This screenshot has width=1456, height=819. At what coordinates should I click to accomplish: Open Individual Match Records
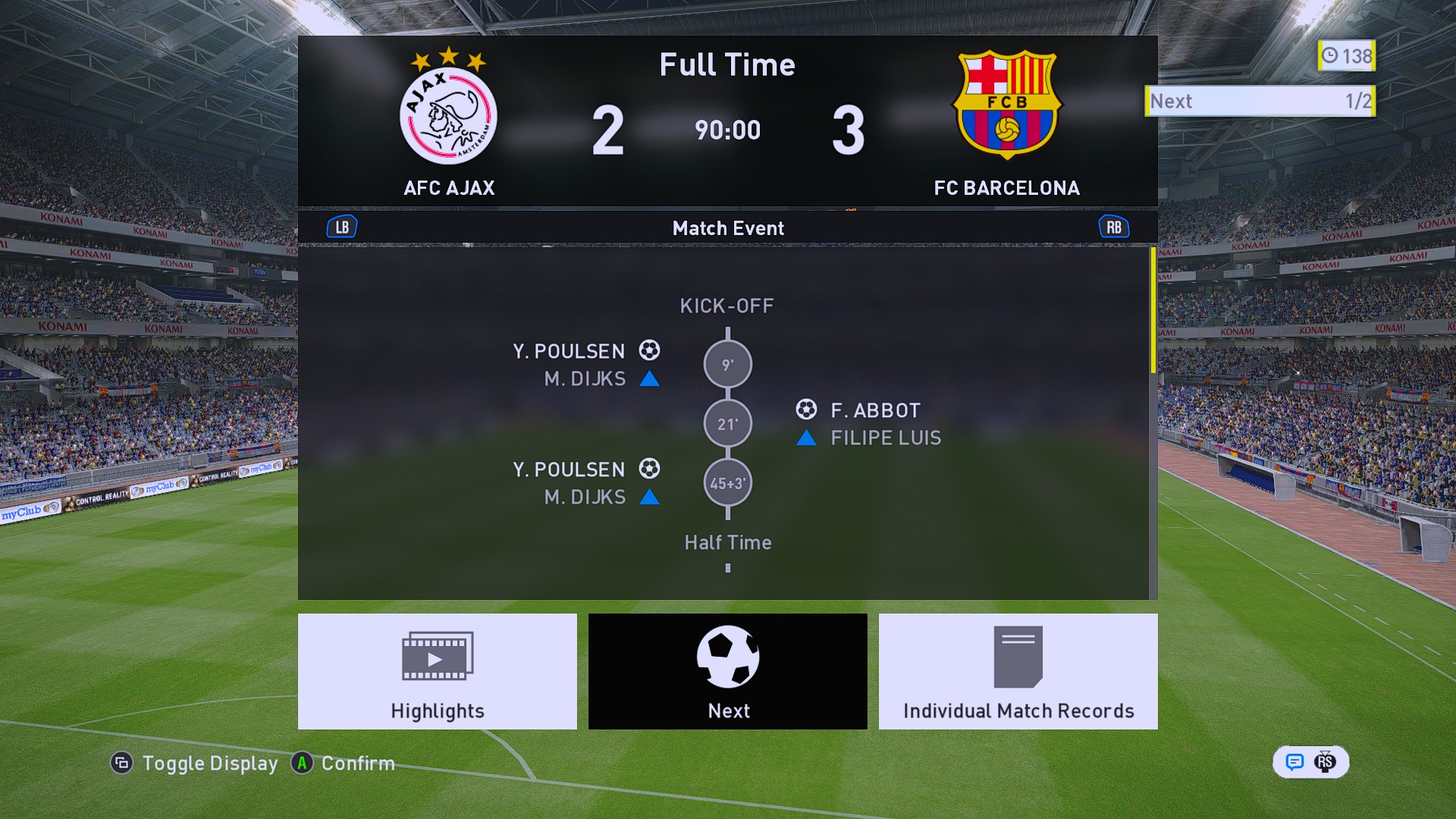coord(1018,671)
